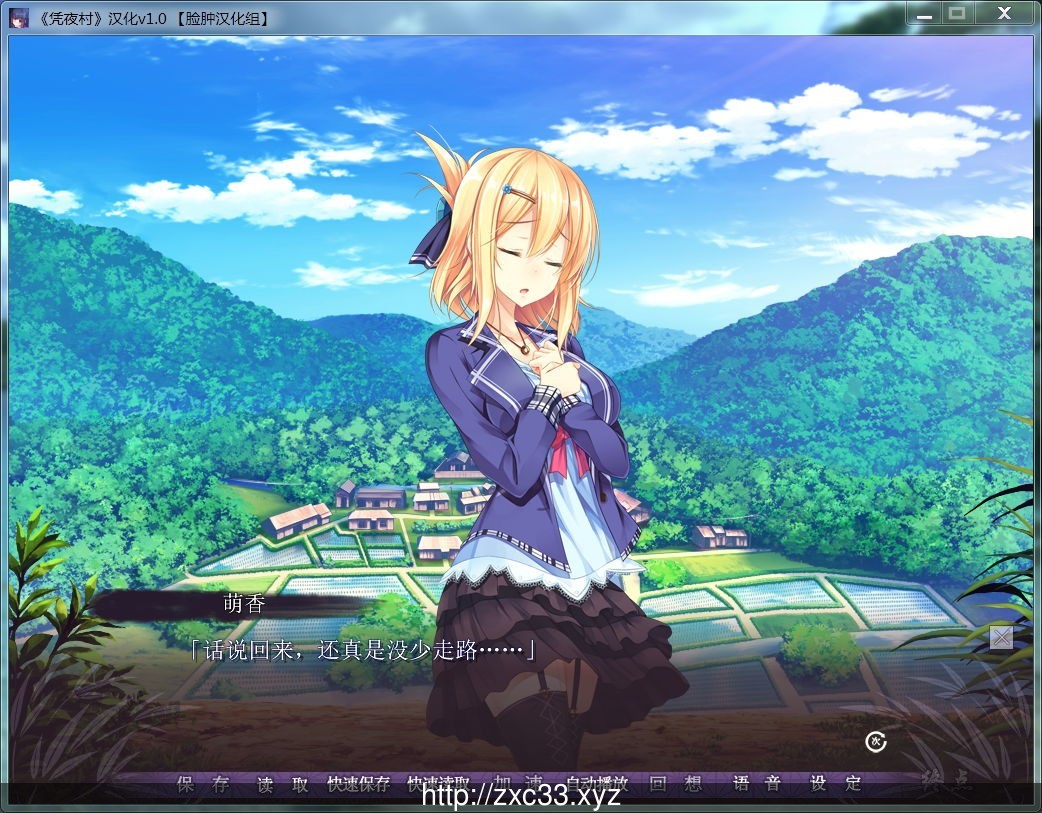Click 快速保存 quick save
The height and width of the screenshot is (813, 1042).
[x=359, y=784]
